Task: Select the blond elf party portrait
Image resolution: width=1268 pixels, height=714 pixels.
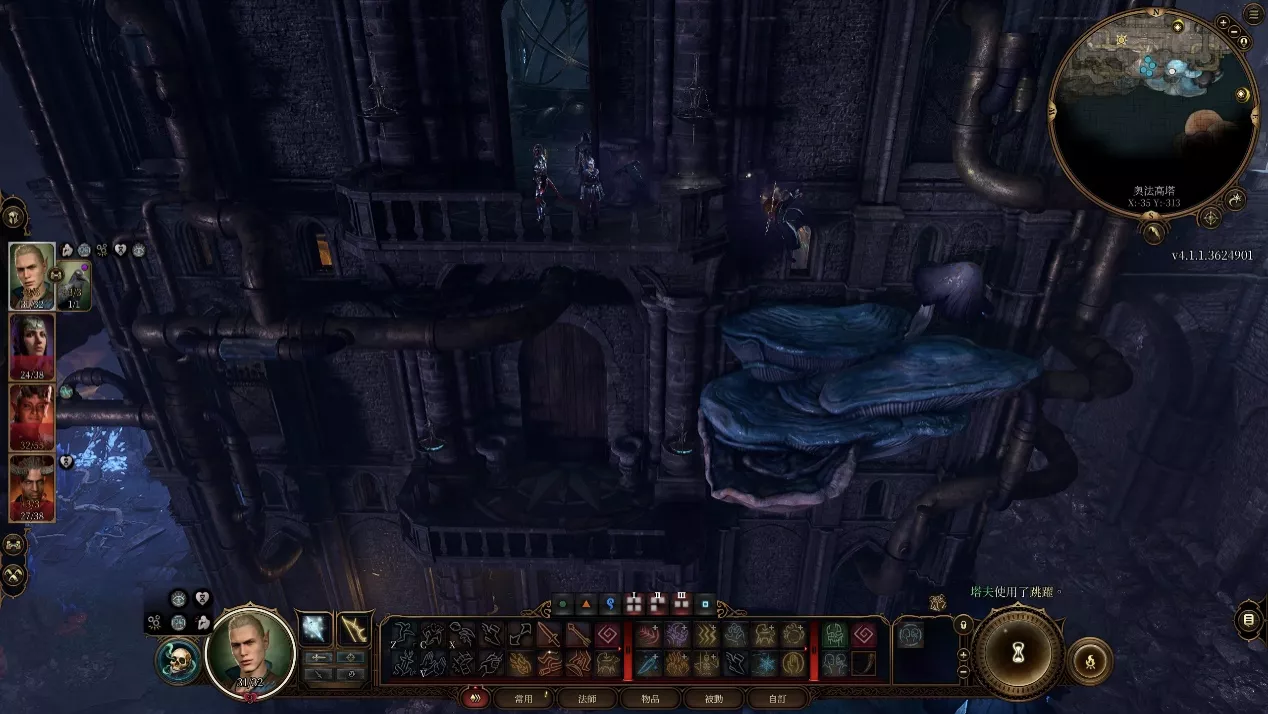Action: (x=32, y=276)
